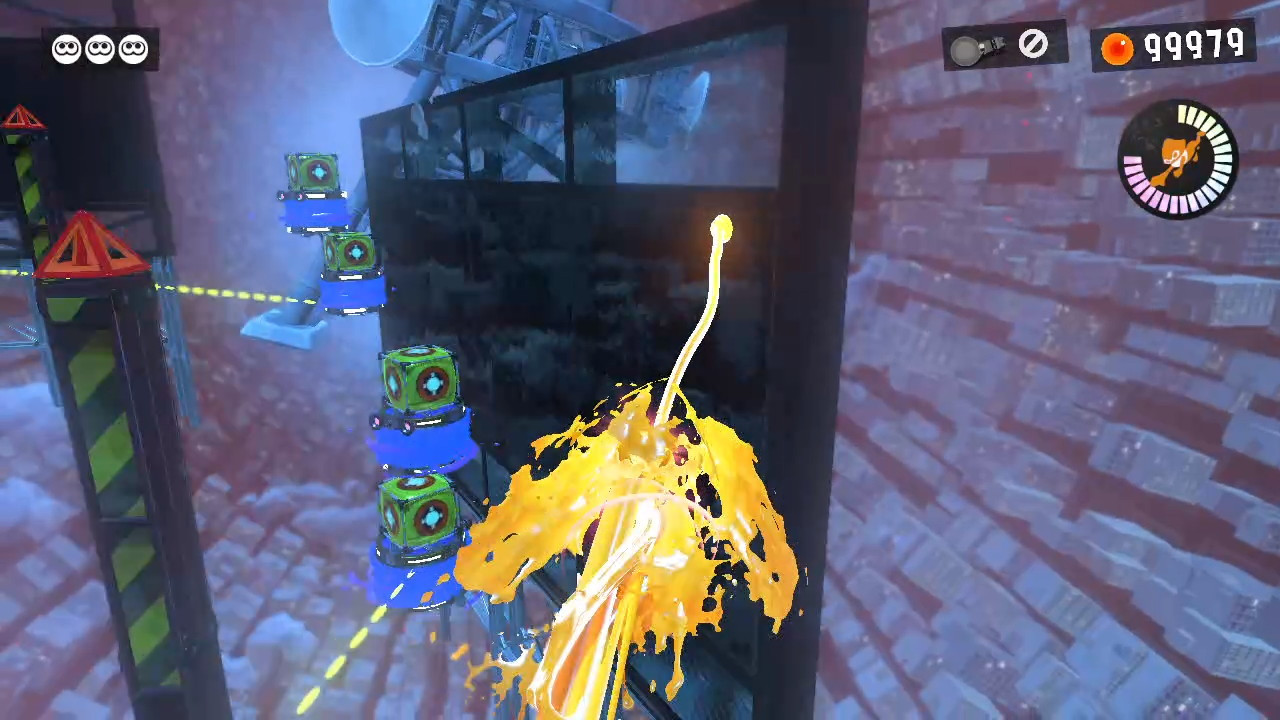Click the middle life squid icon
This screenshot has height=720, width=1280.
[x=99, y=49]
